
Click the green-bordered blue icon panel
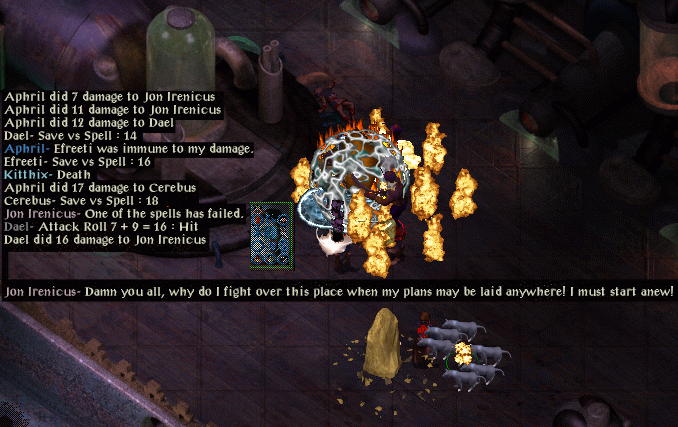point(271,235)
